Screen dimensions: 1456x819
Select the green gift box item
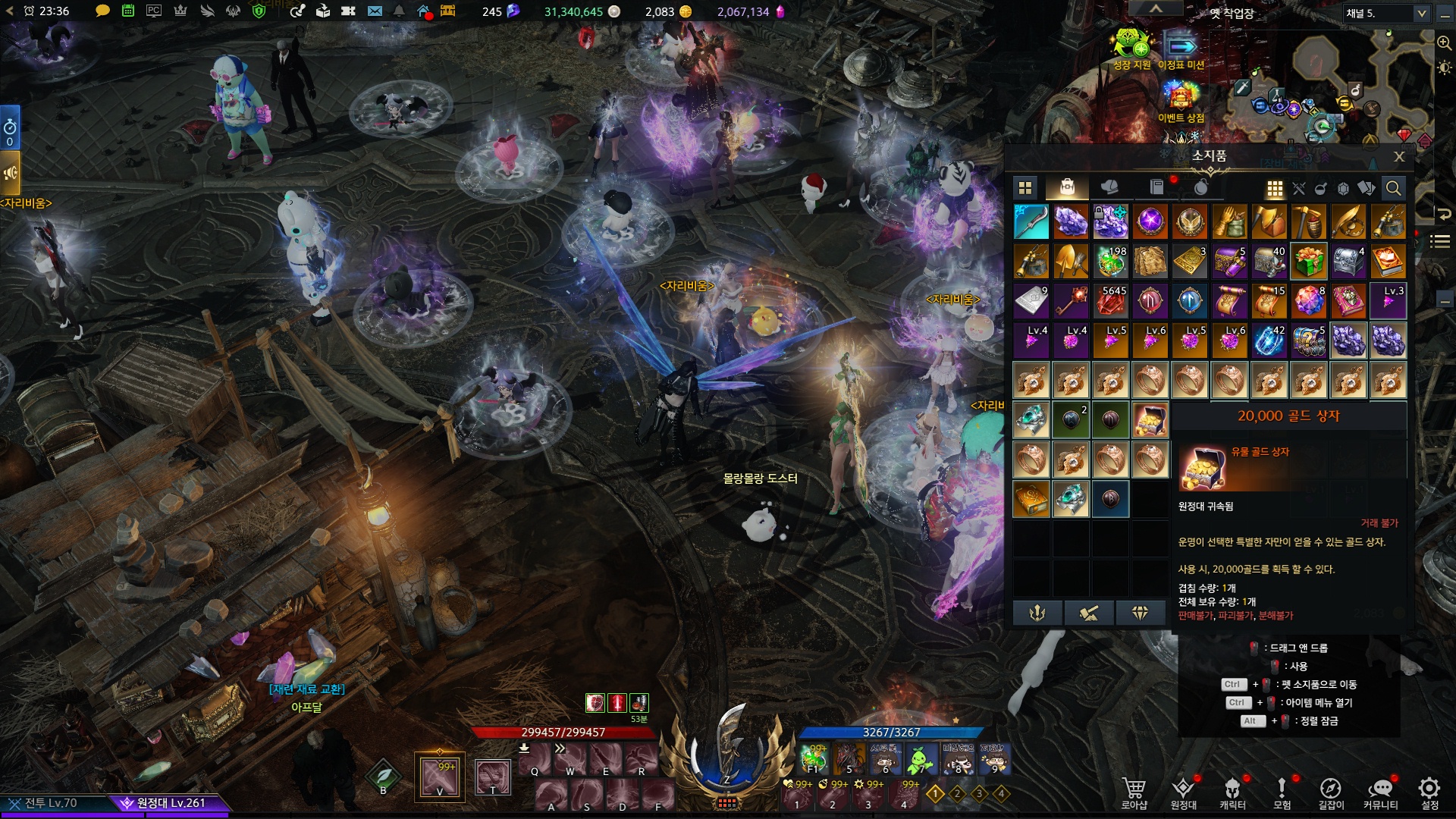1308,261
